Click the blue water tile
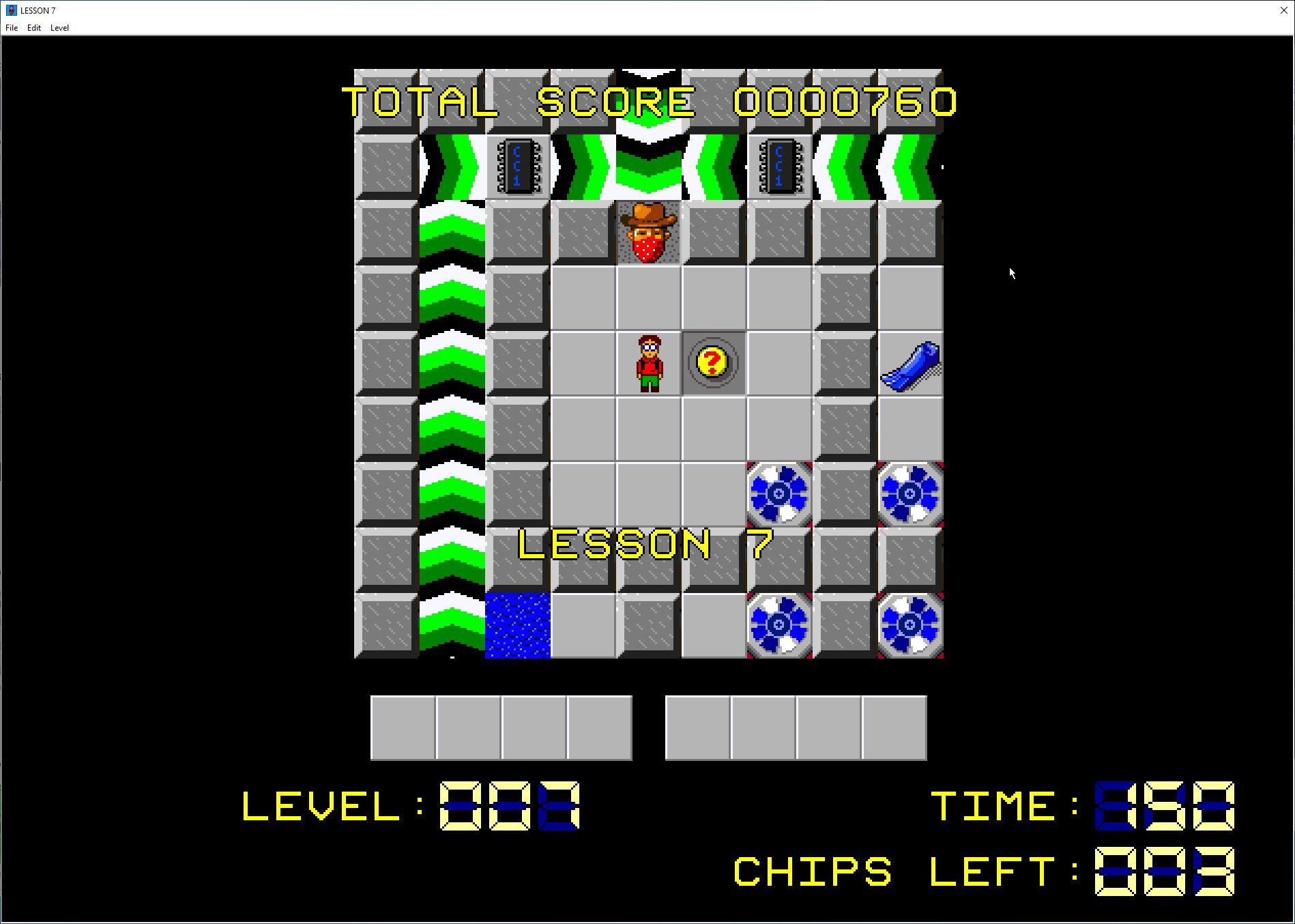Screen dimensions: 1295x924 pos(517,625)
